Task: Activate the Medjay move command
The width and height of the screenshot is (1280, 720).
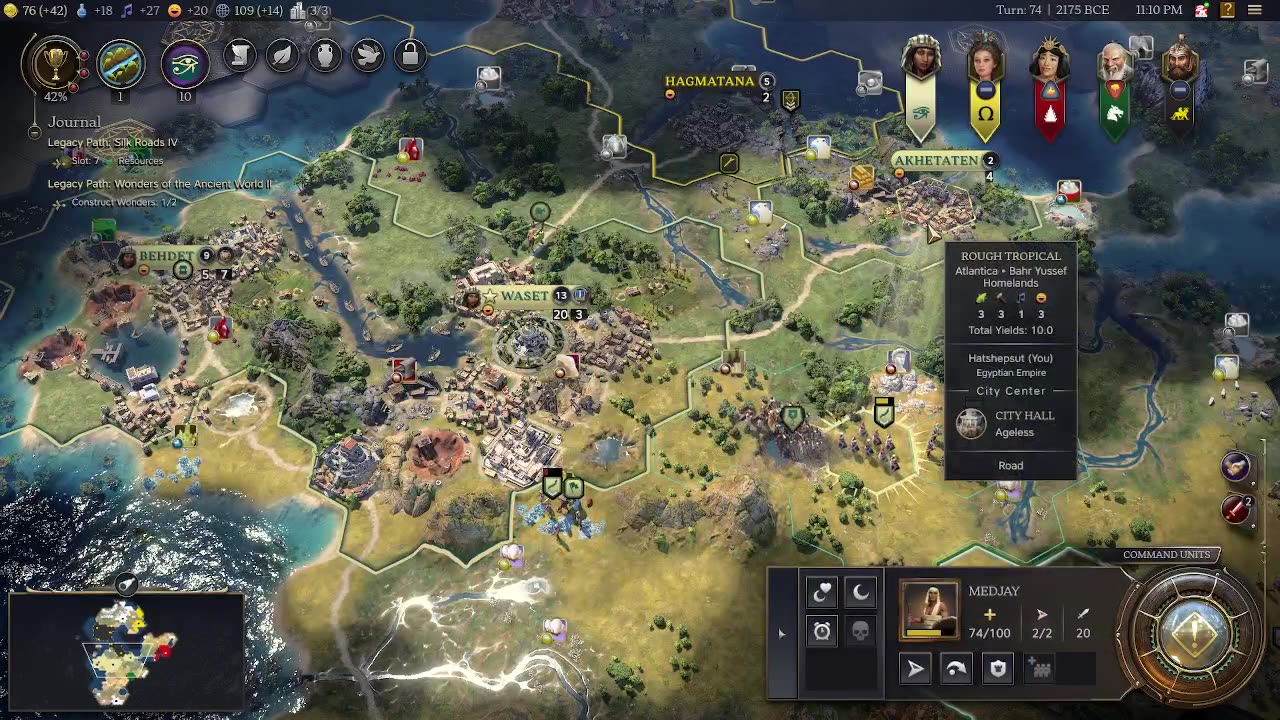Action: pyautogui.click(x=916, y=669)
